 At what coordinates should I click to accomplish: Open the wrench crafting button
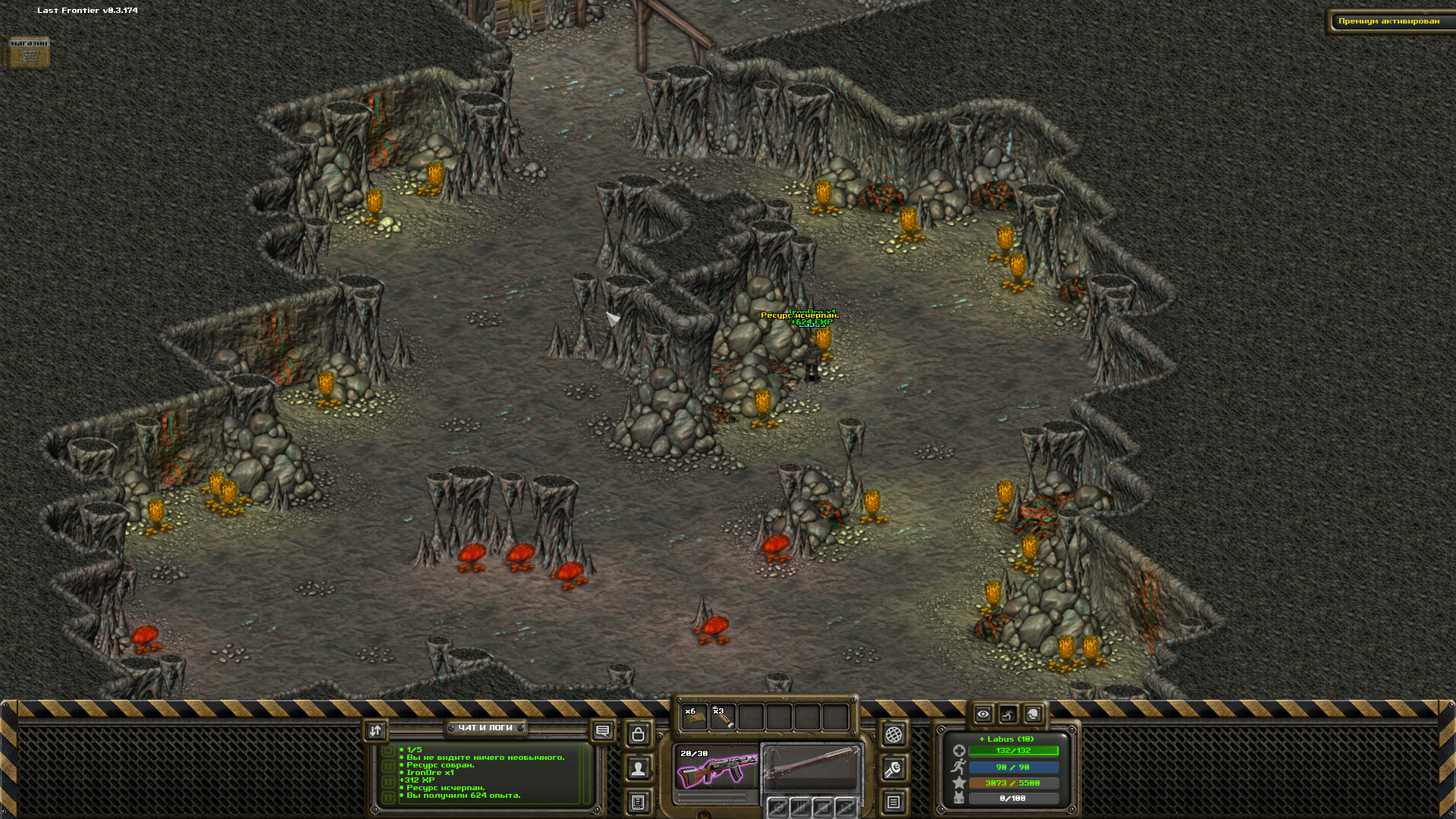tap(894, 769)
